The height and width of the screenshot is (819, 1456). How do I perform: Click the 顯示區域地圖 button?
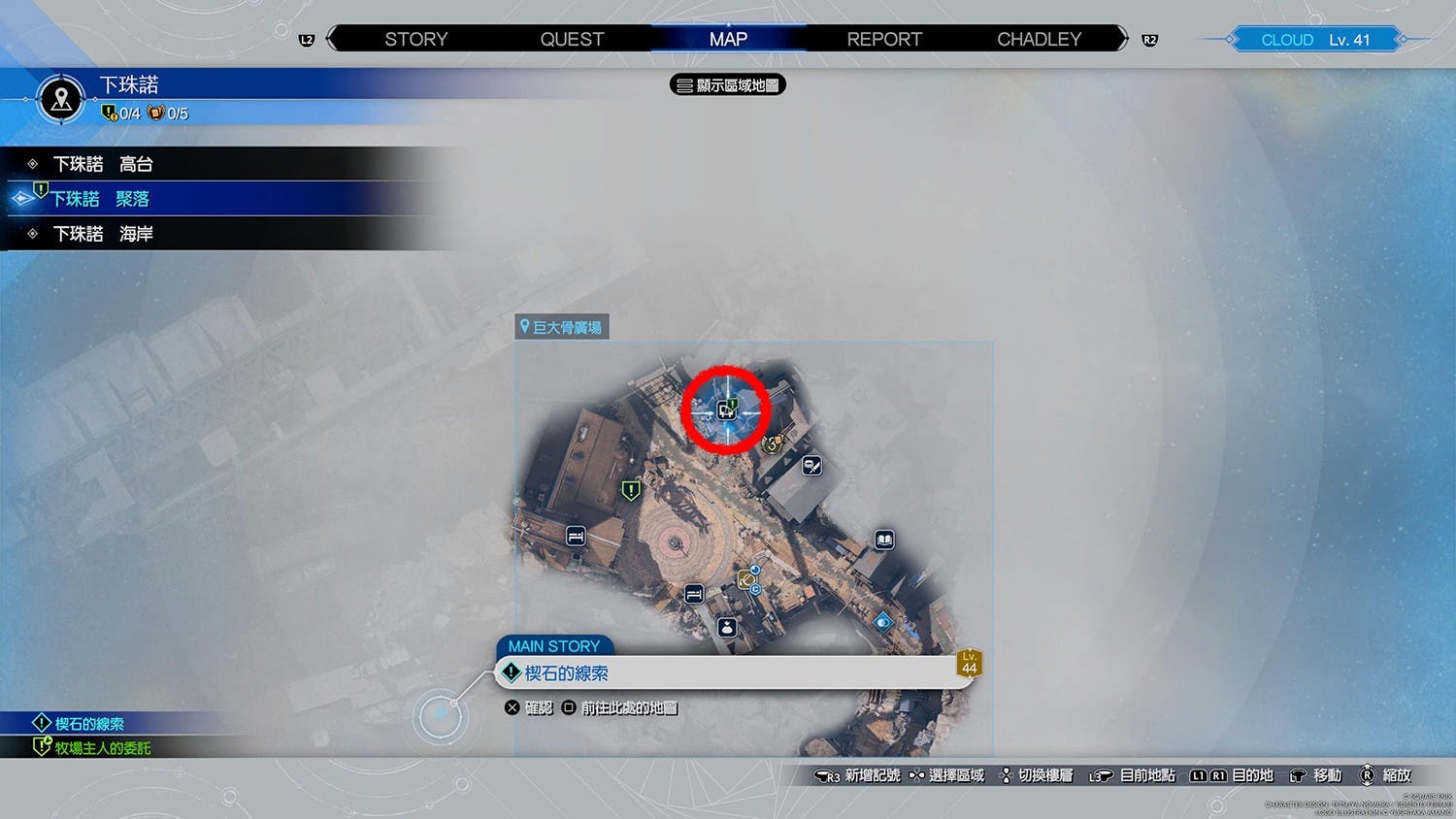coord(728,85)
